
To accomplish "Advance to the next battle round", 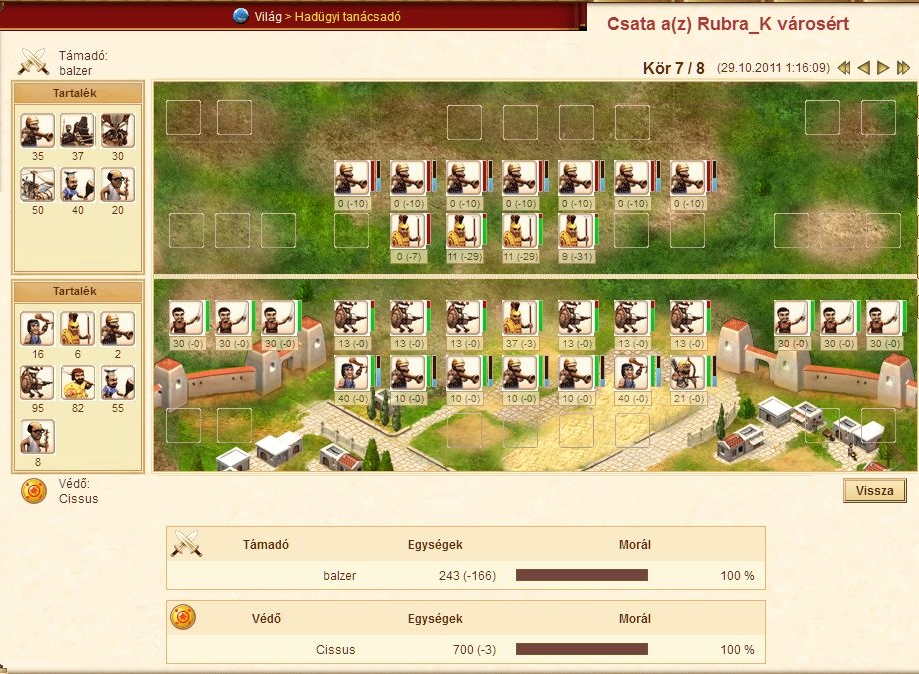I will (883, 68).
